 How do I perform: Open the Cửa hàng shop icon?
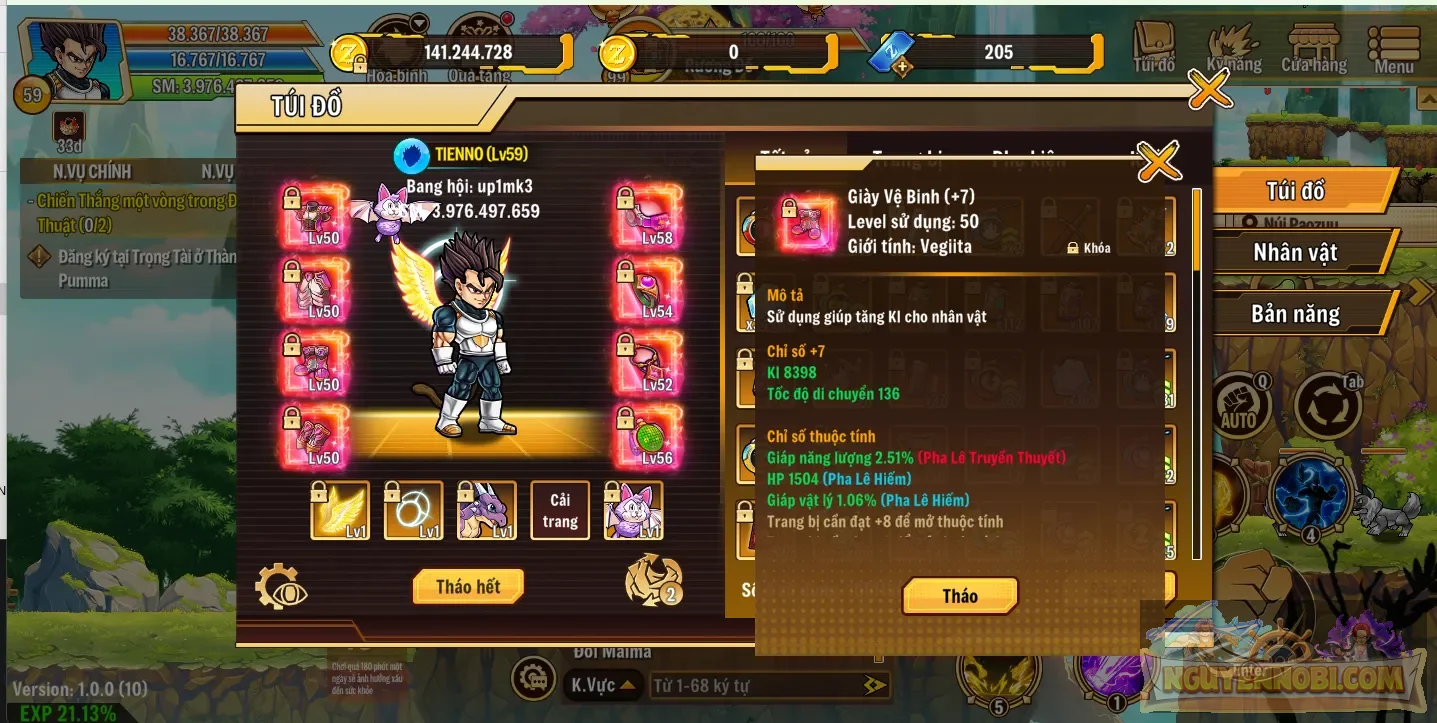pos(1315,45)
